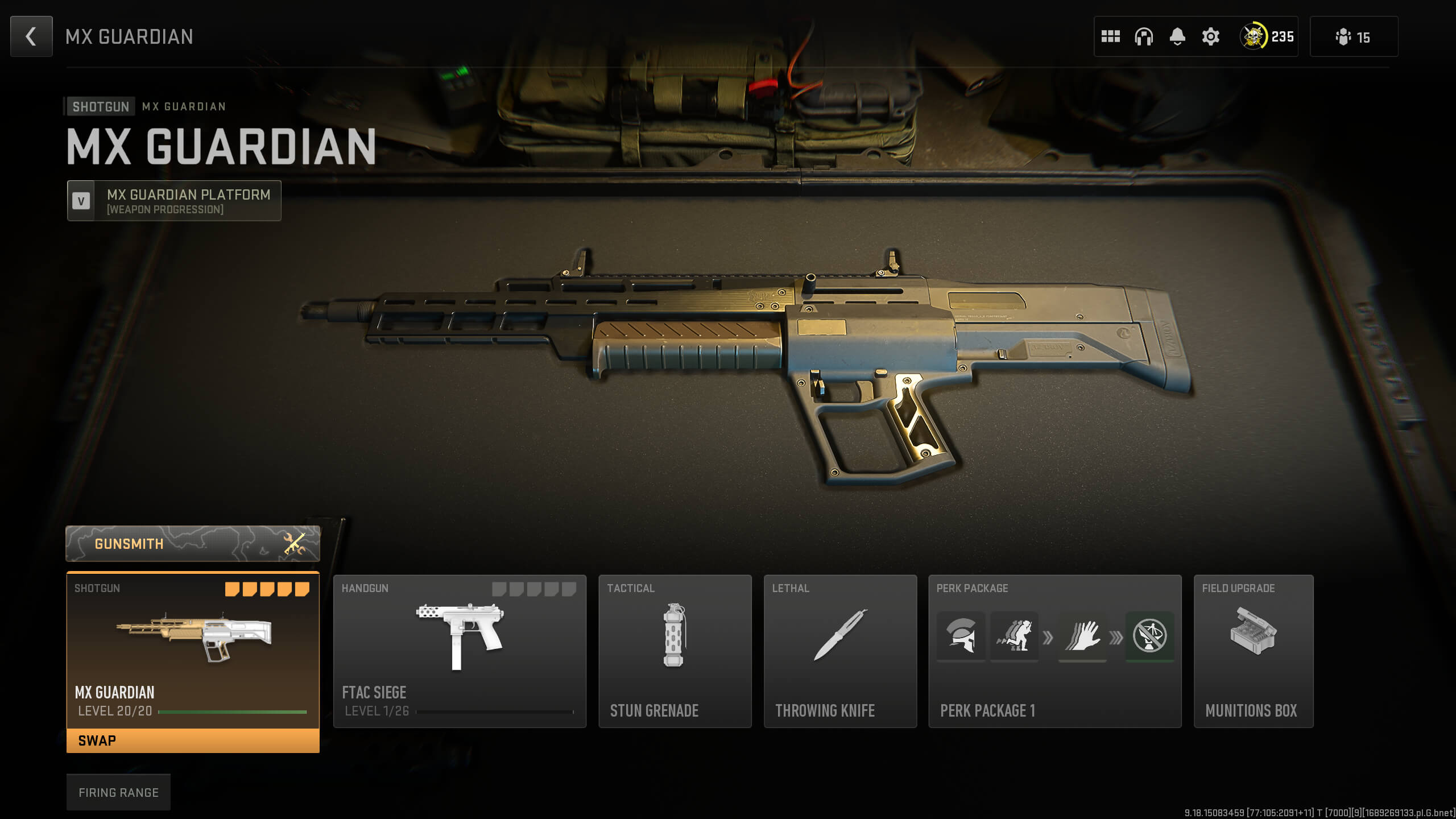Click the back chevron arrow
Image resolution: width=1456 pixels, height=819 pixels.
tap(31, 36)
